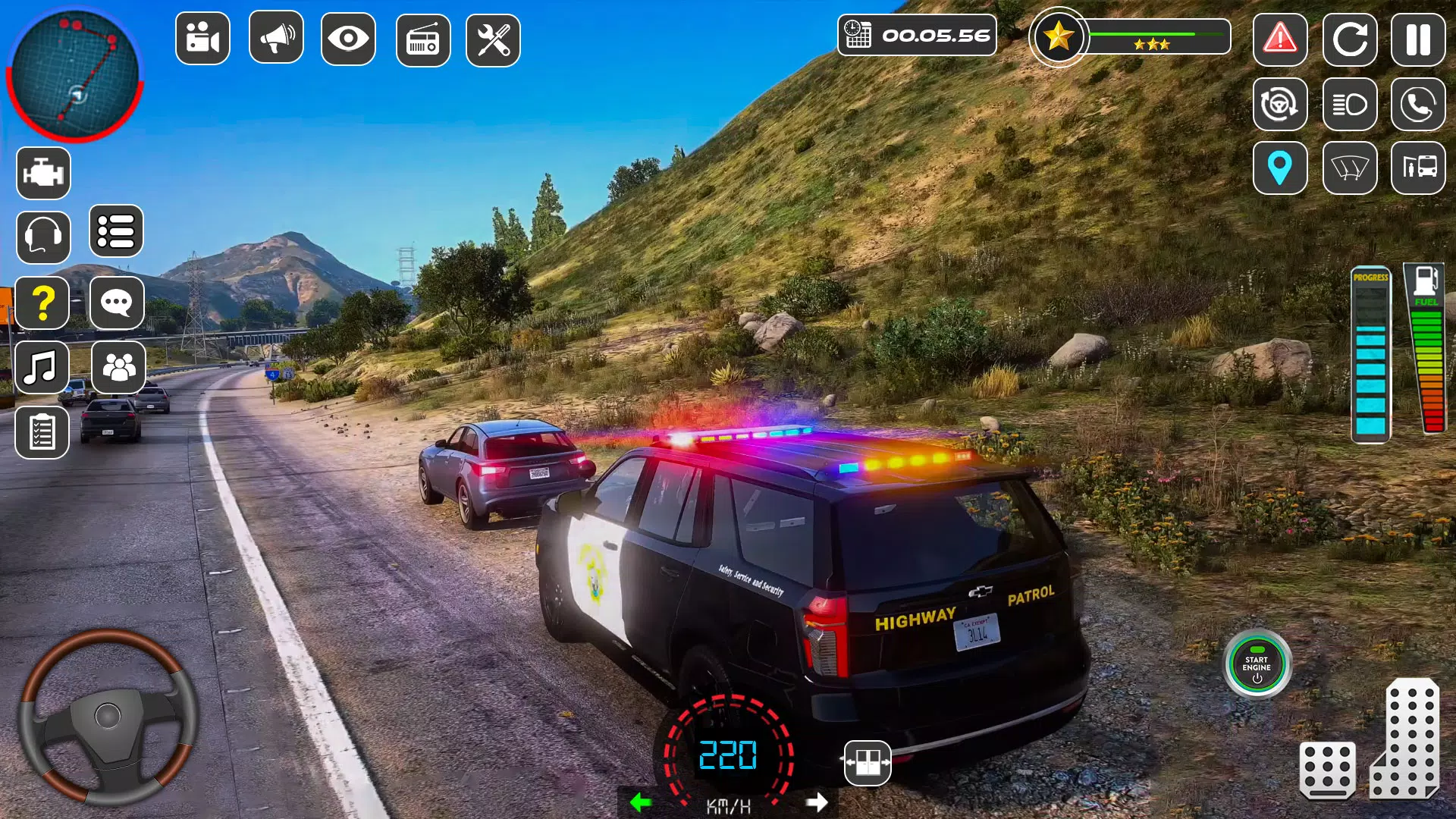Open the chat bubble panel
Image resolution: width=1456 pixels, height=819 pixels.
pyautogui.click(x=117, y=303)
